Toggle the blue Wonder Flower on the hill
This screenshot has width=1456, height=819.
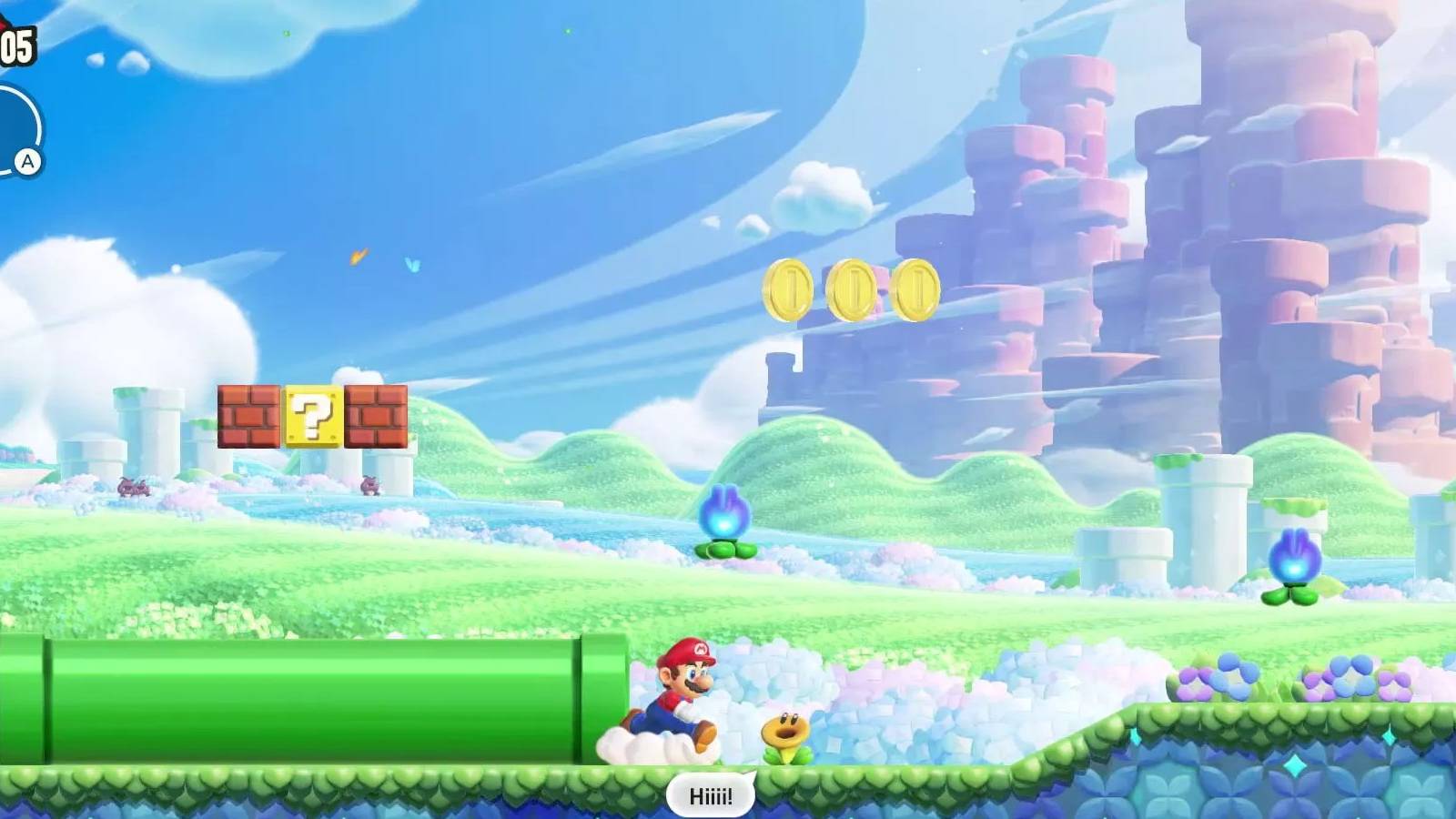click(x=723, y=519)
